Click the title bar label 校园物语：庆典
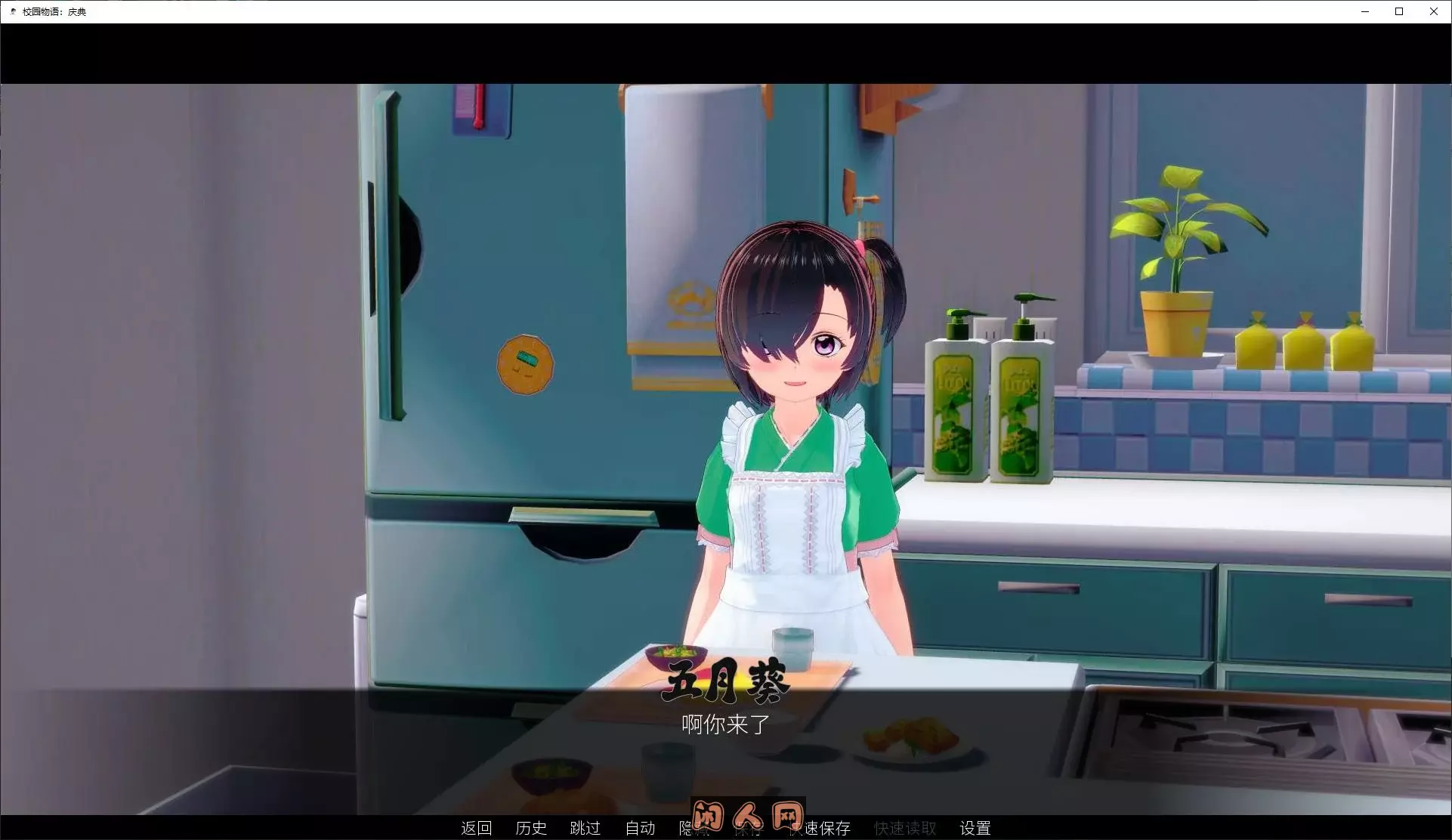The width and height of the screenshot is (1452, 840). click(54, 11)
